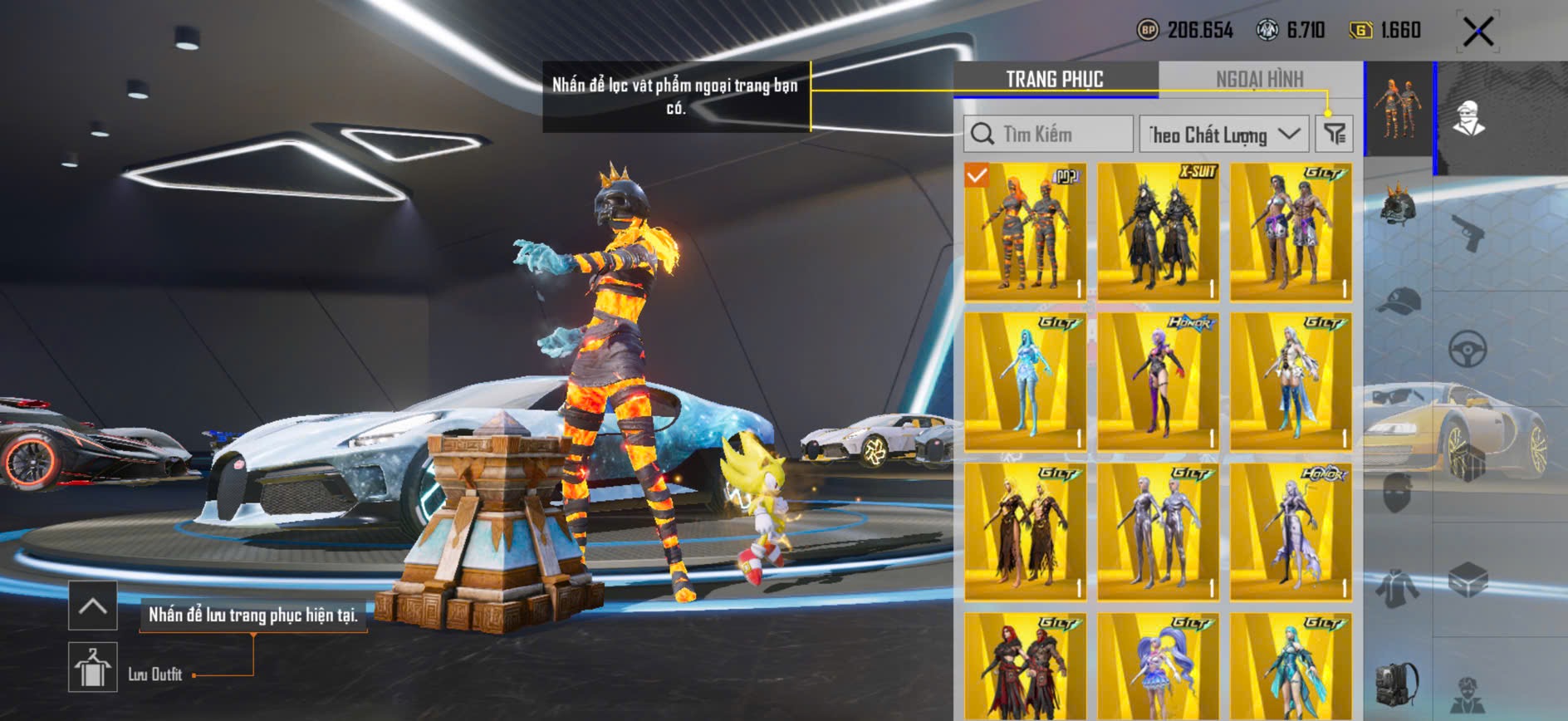1568x721 pixels.
Task: Open the steering wheel vehicle category
Action: coord(1468,349)
